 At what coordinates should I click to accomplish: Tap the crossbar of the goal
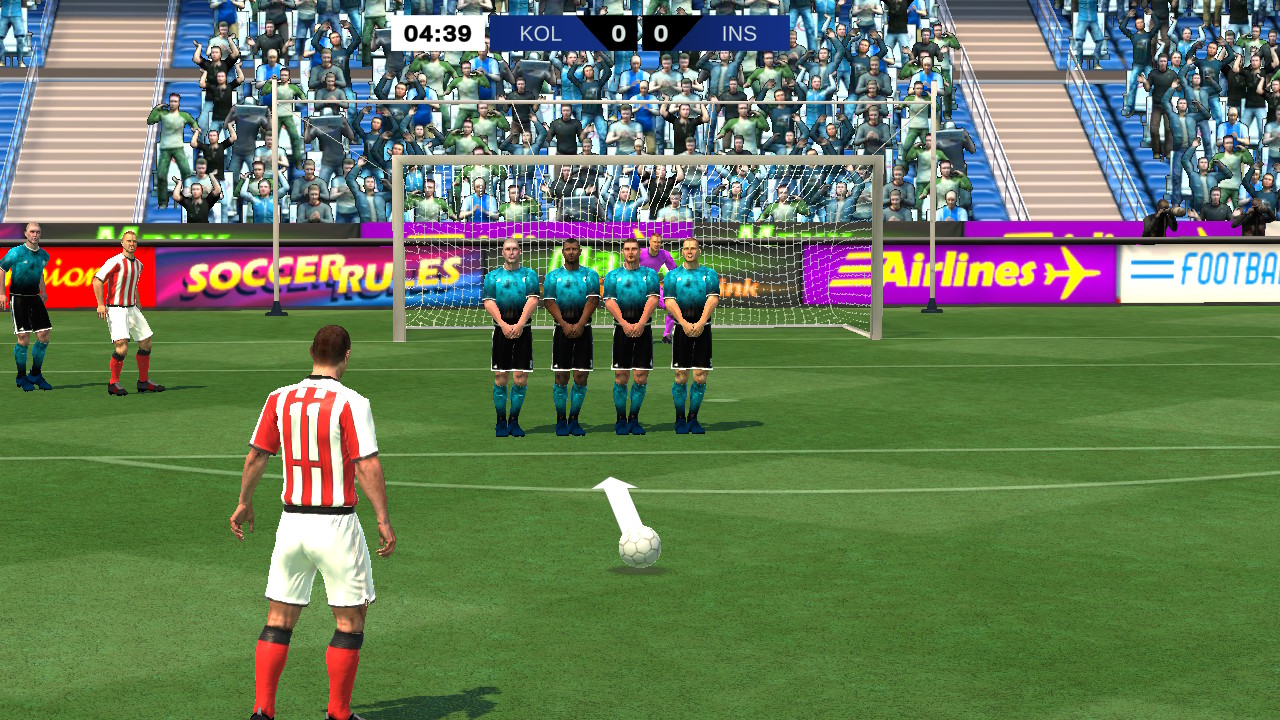pyautogui.click(x=640, y=160)
